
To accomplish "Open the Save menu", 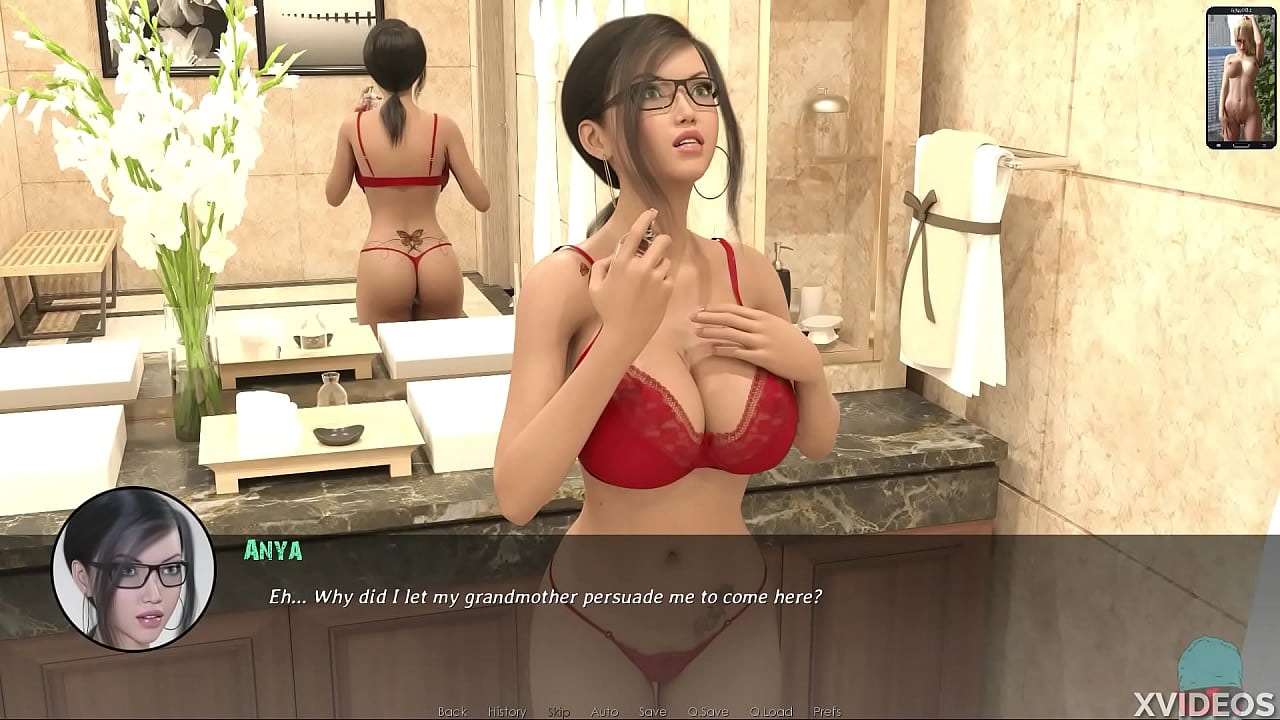I will 652,712.
